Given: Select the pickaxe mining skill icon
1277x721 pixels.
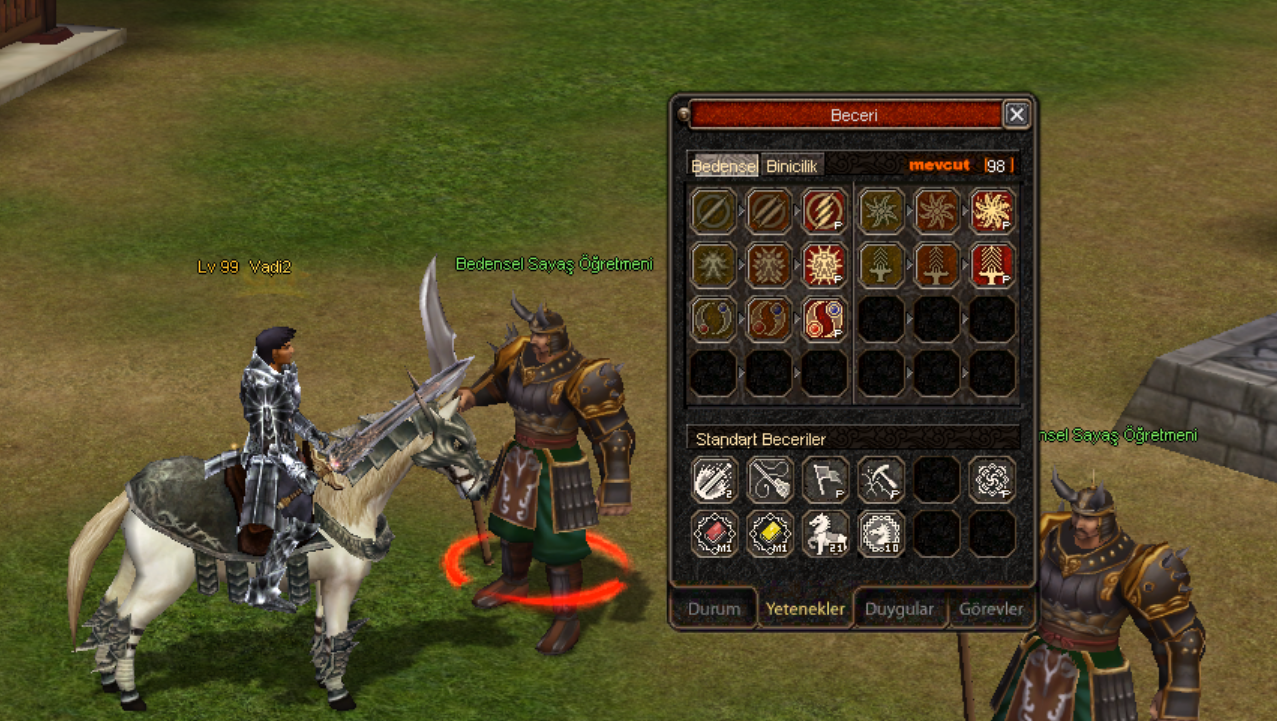Looking at the screenshot, I should point(881,481).
